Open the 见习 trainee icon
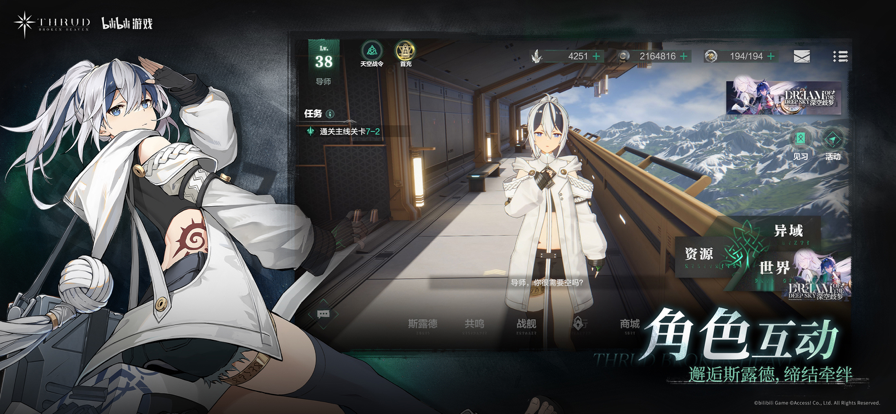The width and height of the screenshot is (896, 414). click(x=800, y=143)
